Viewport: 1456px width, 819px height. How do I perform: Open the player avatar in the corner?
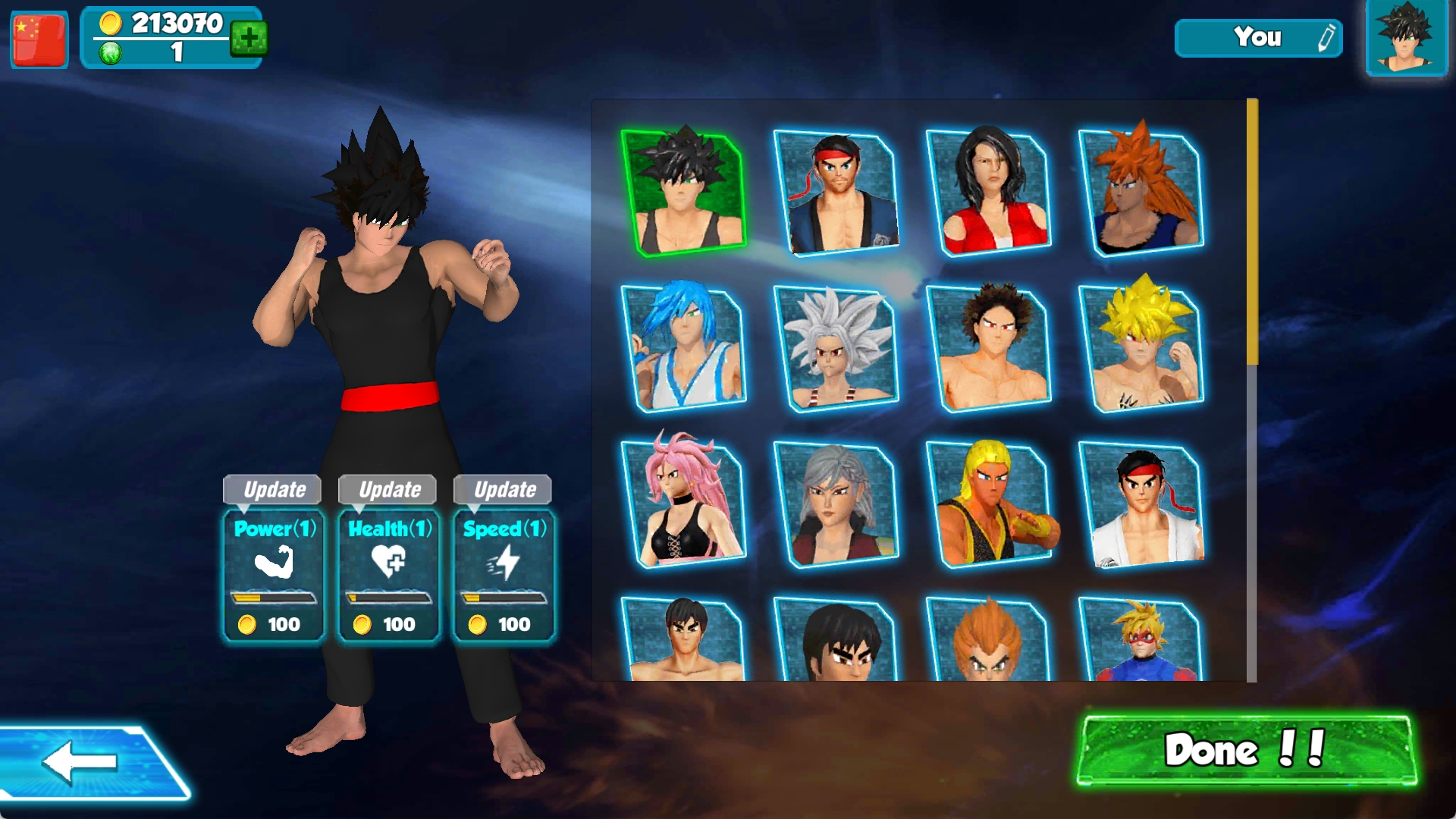pos(1407,38)
